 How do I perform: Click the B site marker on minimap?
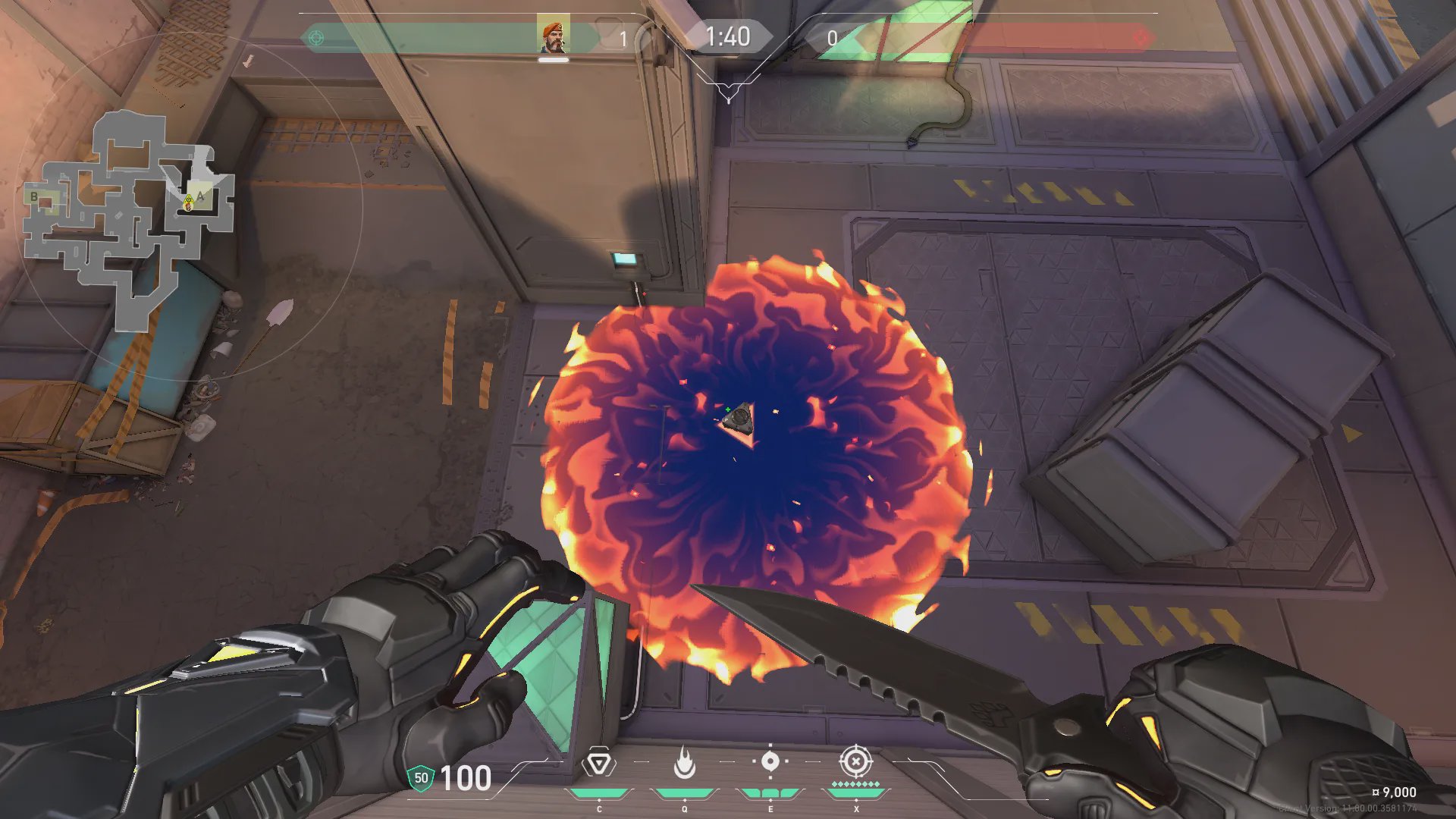tap(34, 197)
